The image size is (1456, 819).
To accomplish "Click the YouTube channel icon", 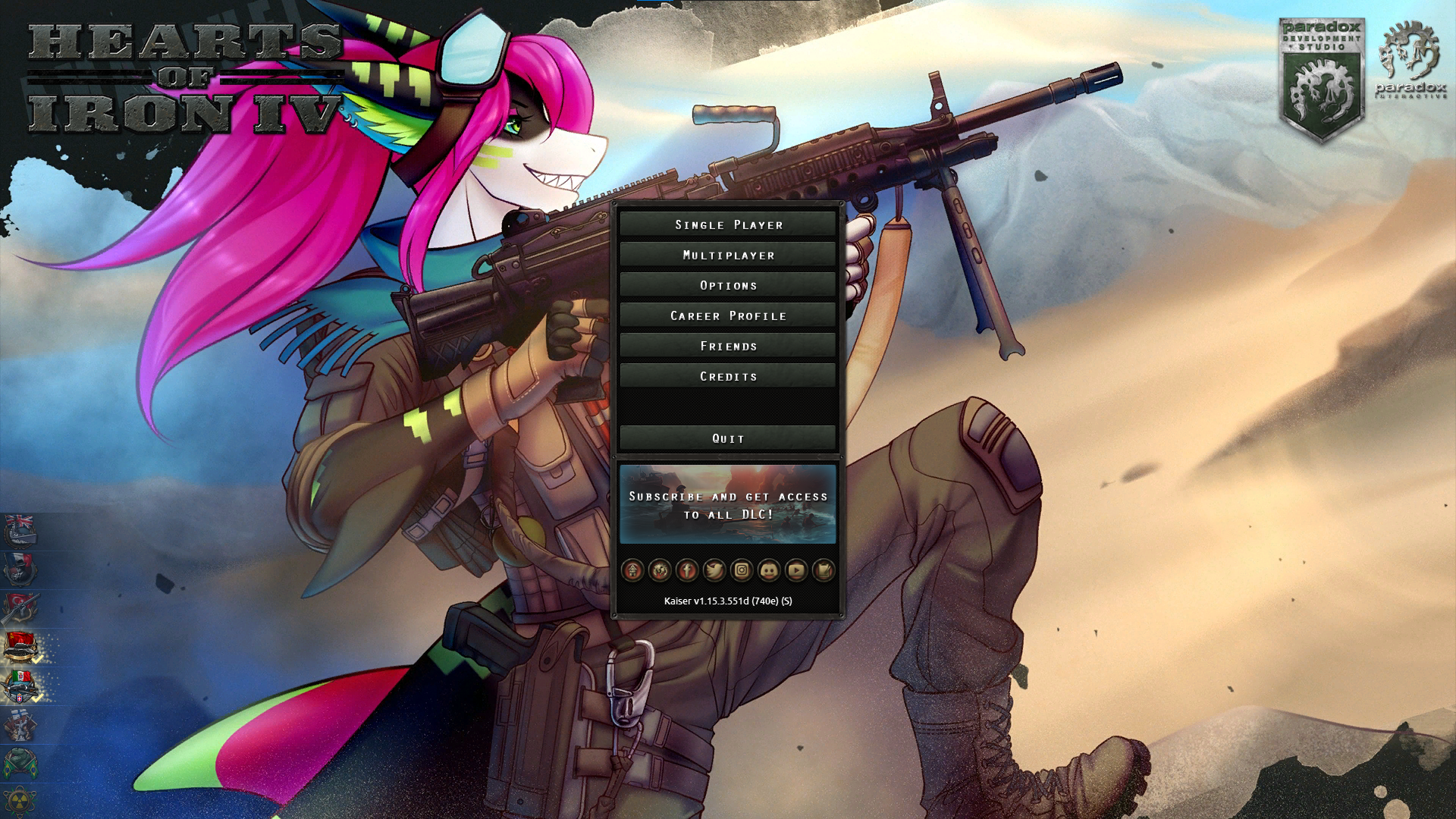I will [x=795, y=572].
